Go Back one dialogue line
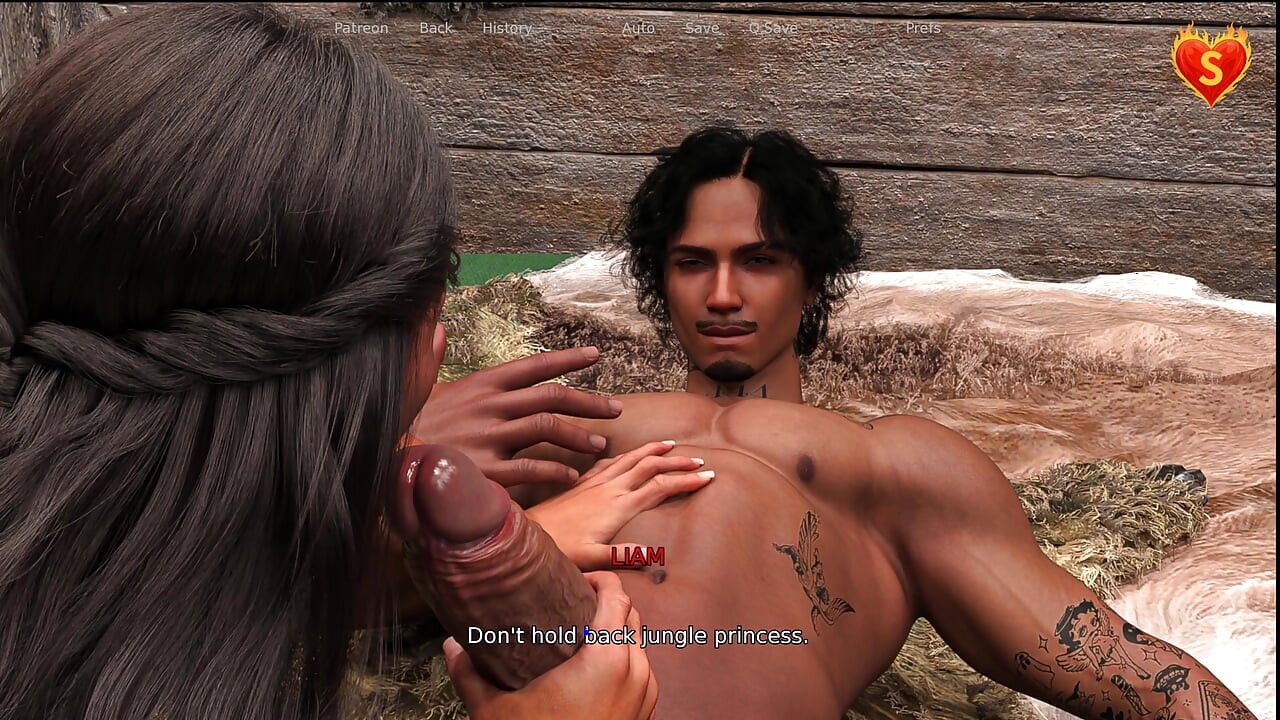 click(435, 28)
